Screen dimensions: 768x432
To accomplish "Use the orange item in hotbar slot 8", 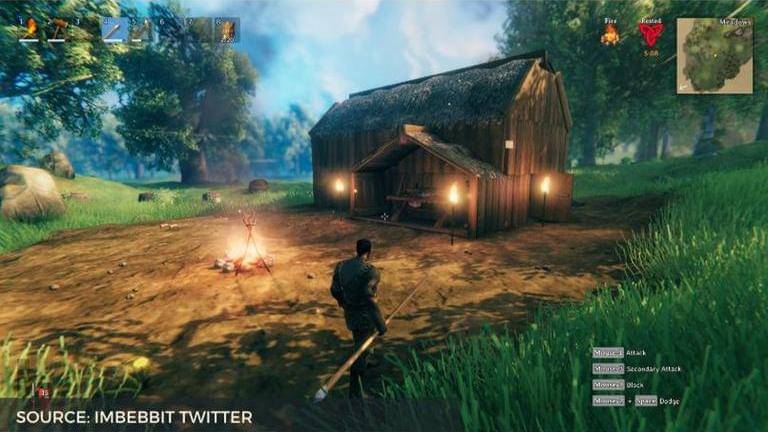I will (227, 29).
